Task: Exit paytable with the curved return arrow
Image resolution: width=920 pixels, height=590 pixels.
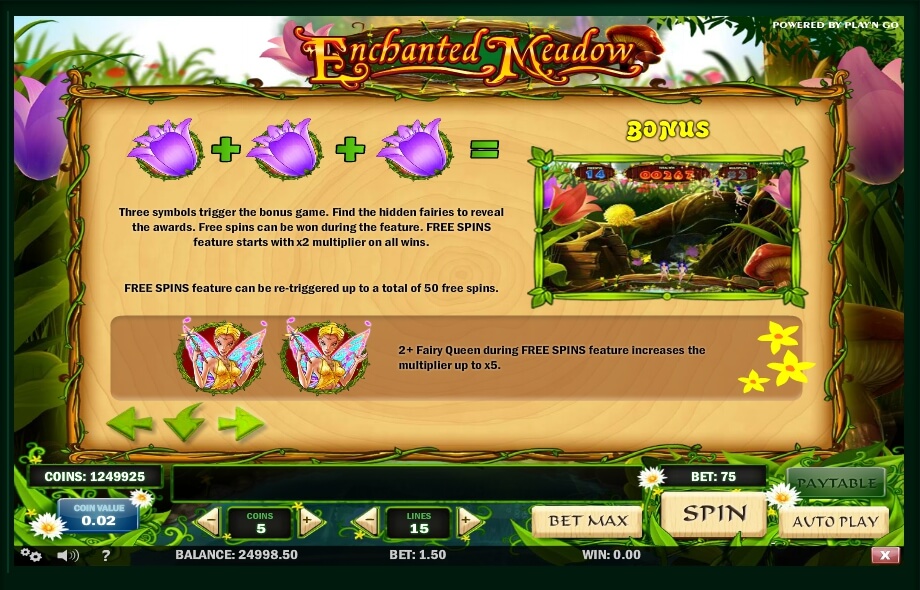Action: click(x=185, y=423)
